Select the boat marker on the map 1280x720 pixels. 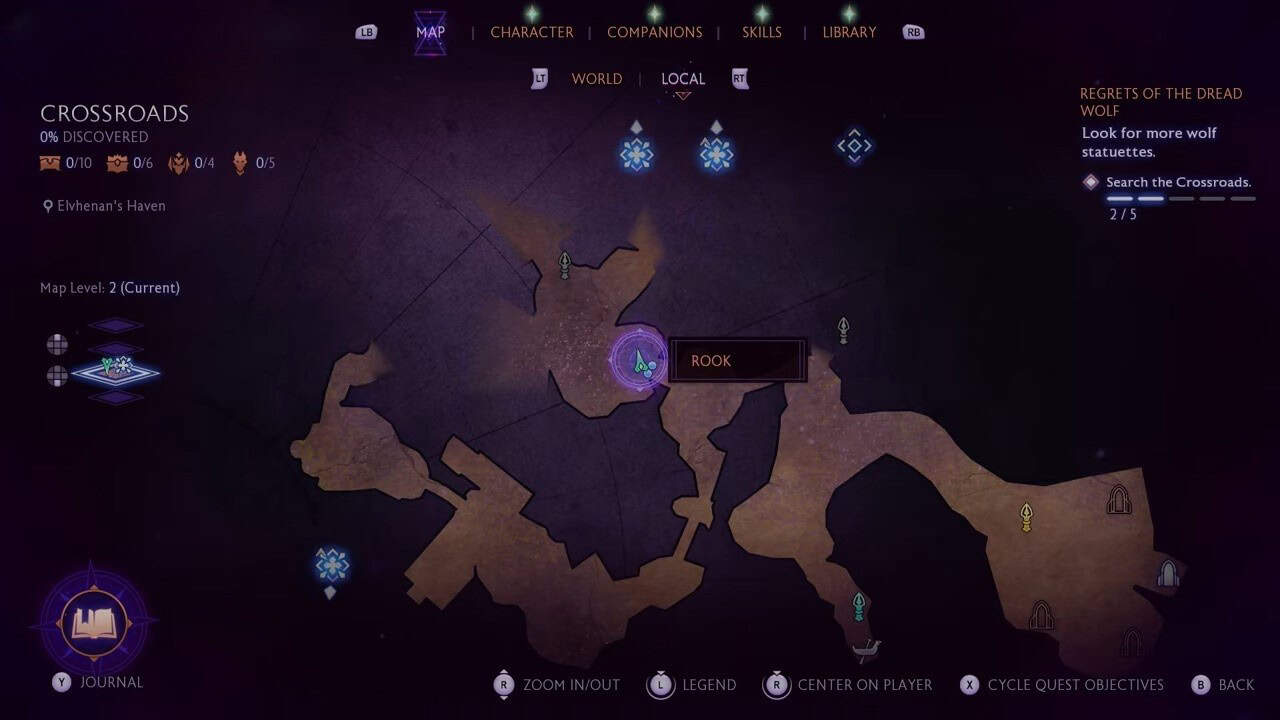[866, 652]
